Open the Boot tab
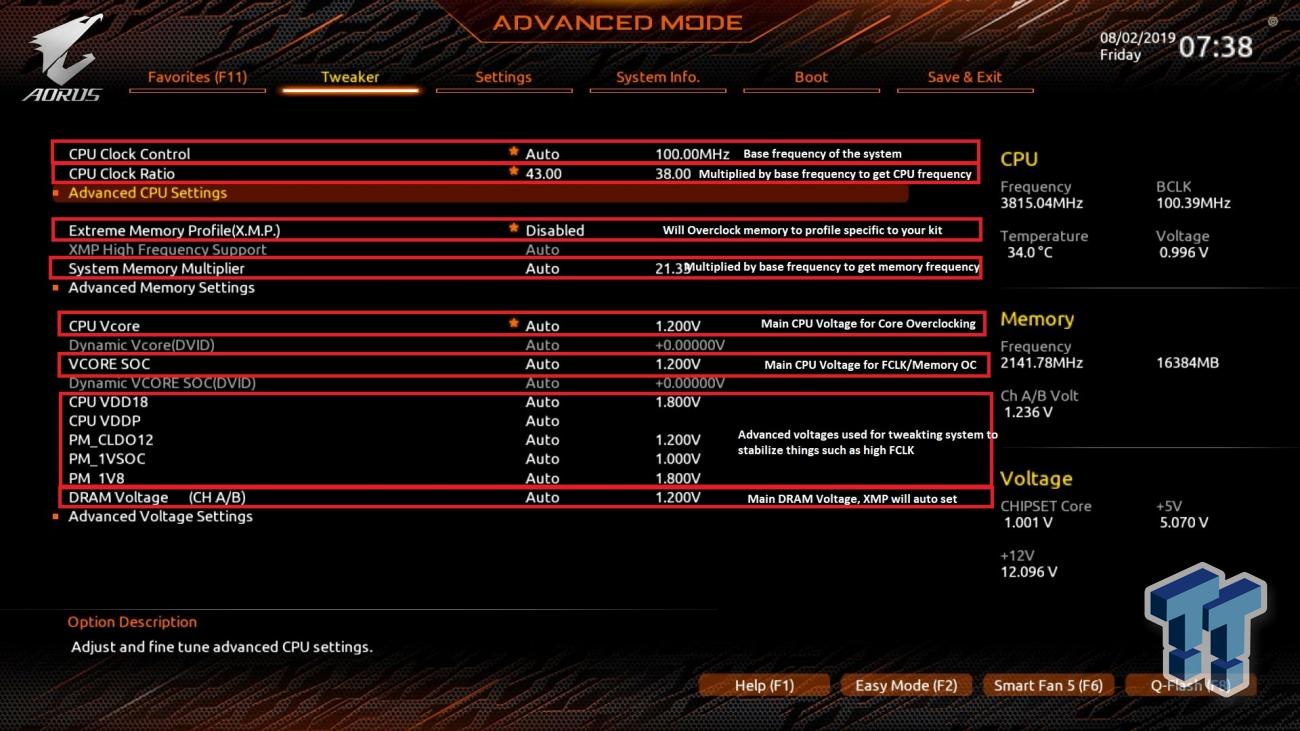This screenshot has width=1300, height=731. coord(811,77)
